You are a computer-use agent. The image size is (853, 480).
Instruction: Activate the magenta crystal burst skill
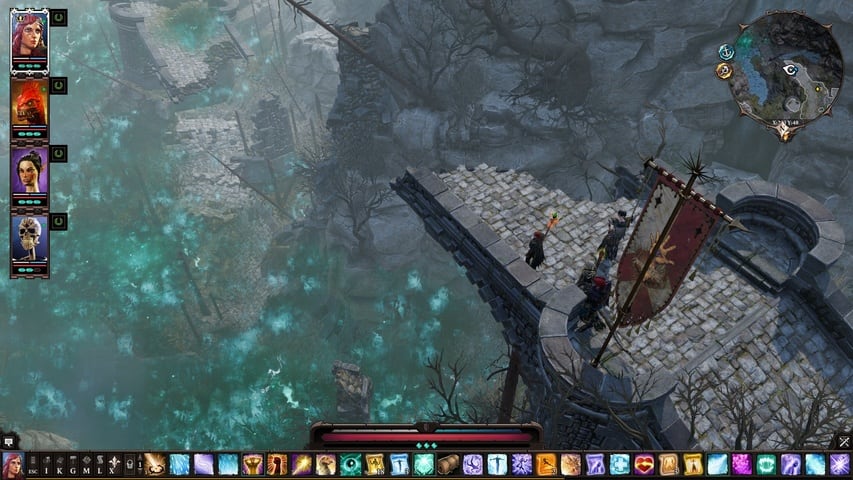click(x=742, y=464)
